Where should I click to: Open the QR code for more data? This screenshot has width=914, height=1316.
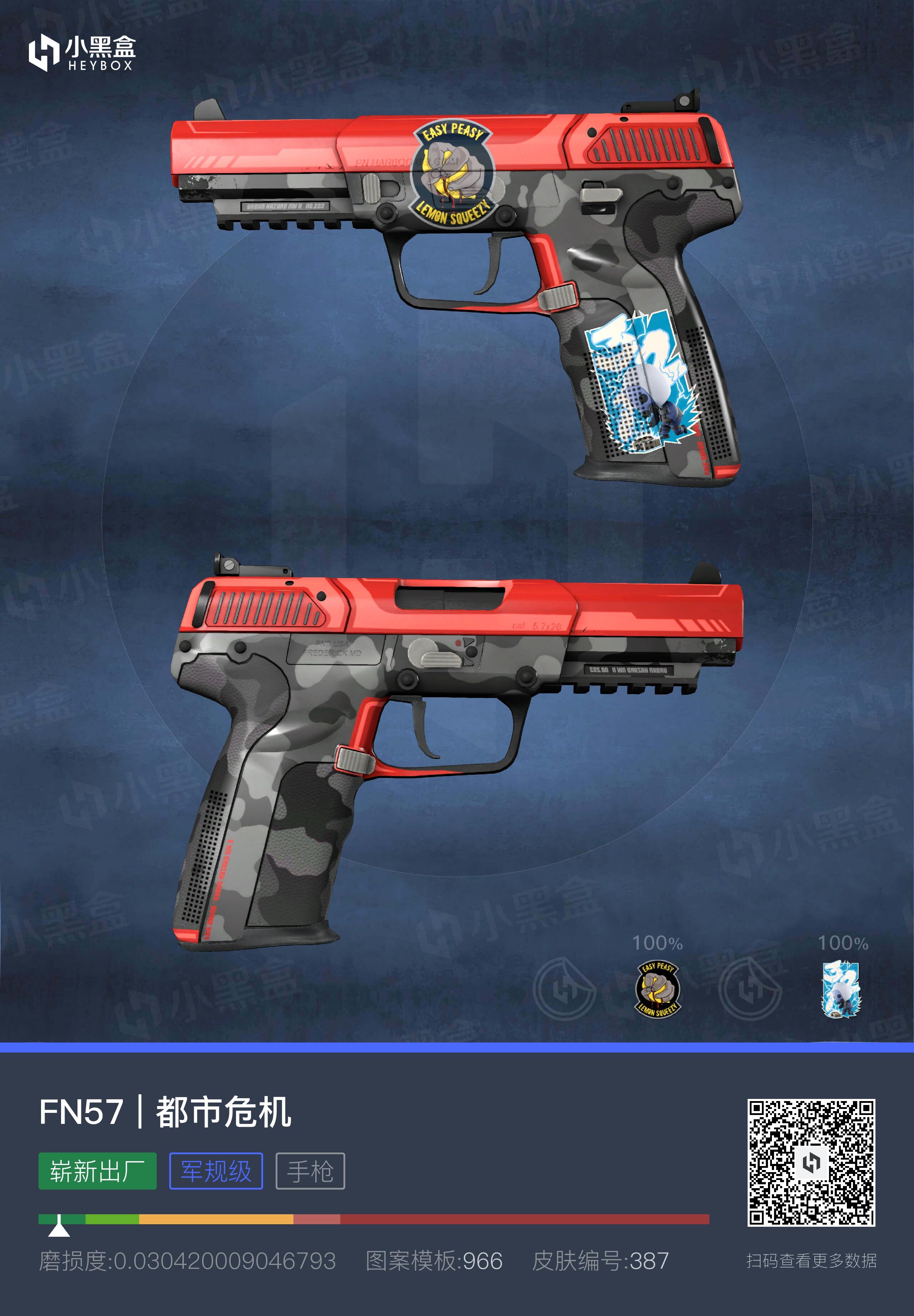pyautogui.click(x=811, y=1162)
